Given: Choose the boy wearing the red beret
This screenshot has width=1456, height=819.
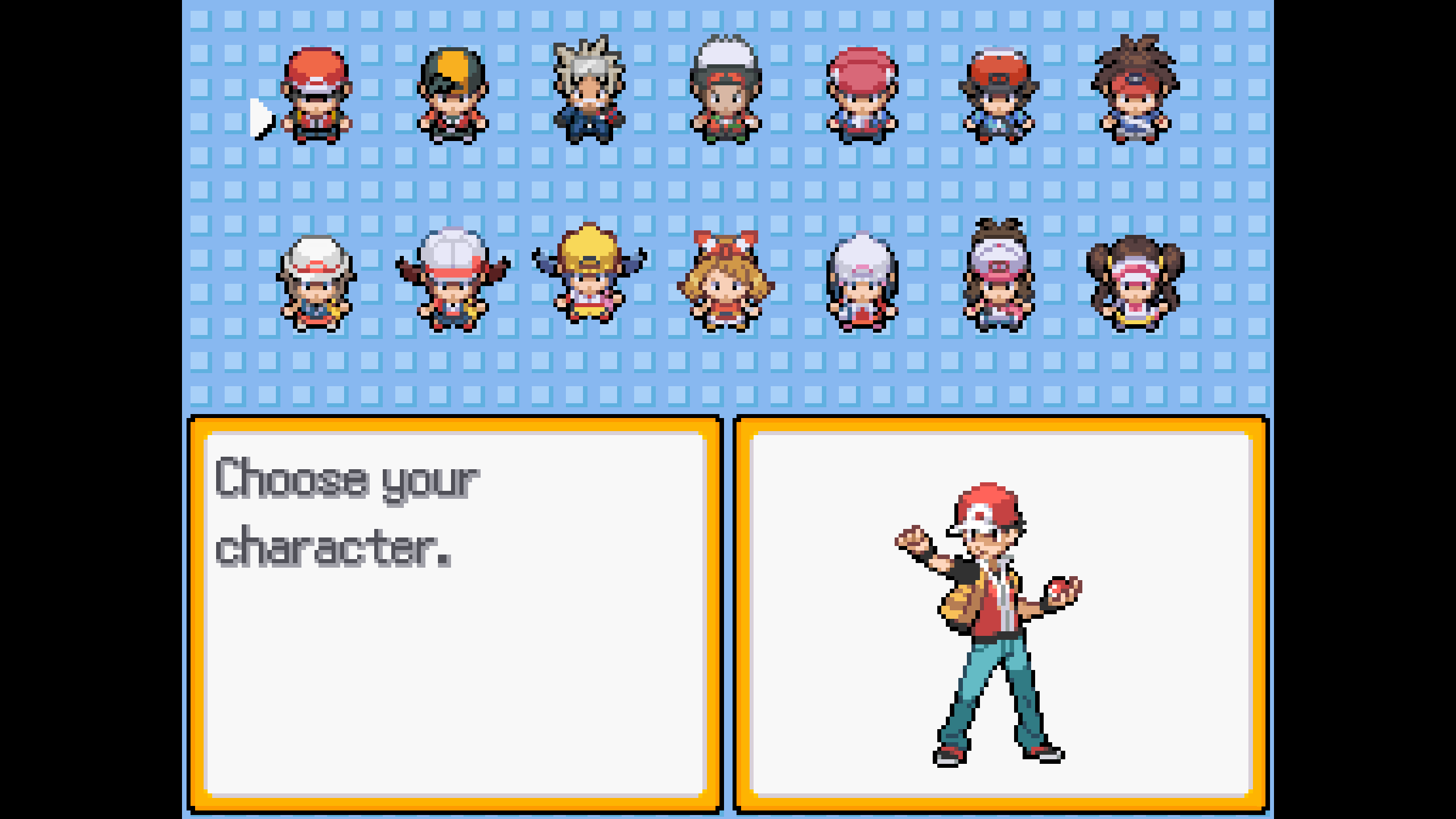Looking at the screenshot, I should [x=862, y=96].
